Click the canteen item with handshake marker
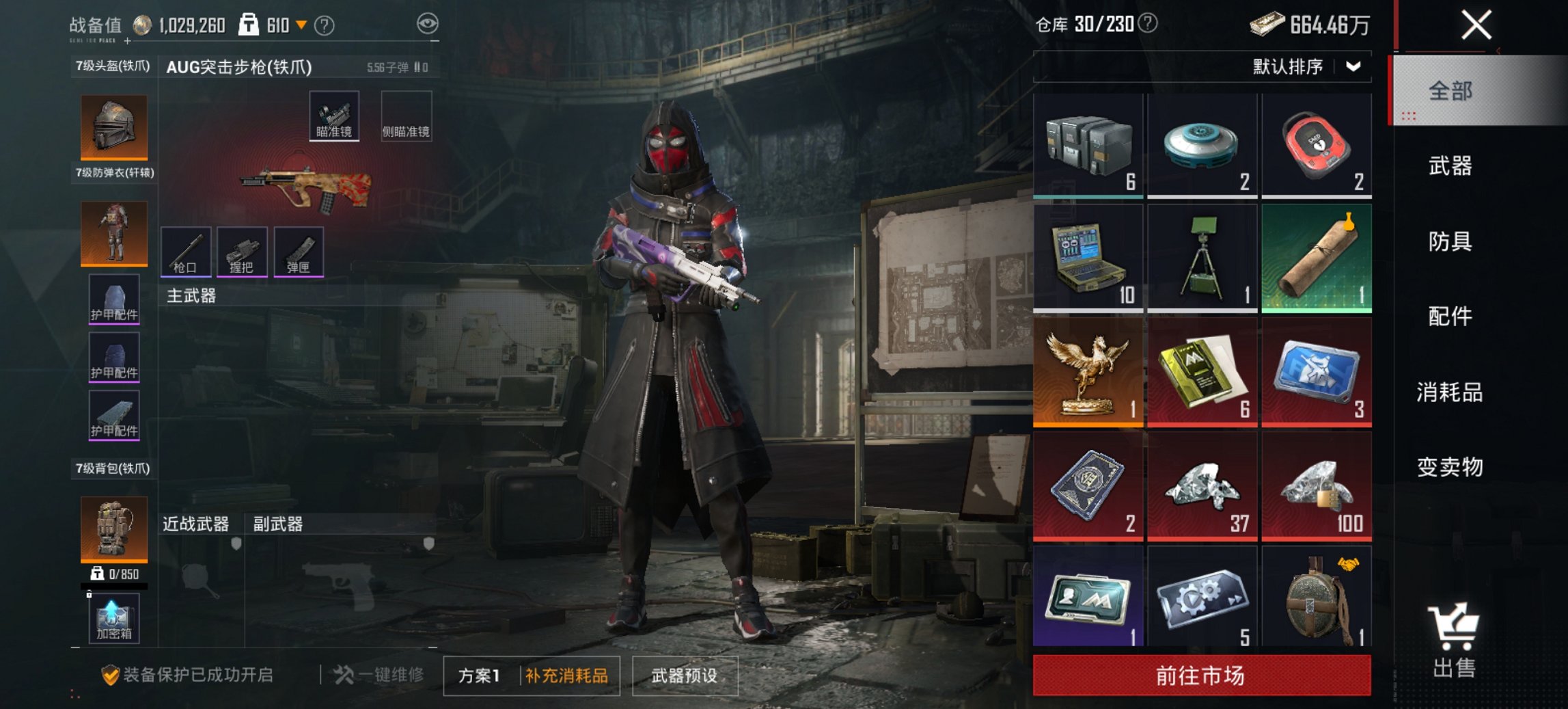Image resolution: width=1568 pixels, height=709 pixels. pyautogui.click(x=1317, y=602)
